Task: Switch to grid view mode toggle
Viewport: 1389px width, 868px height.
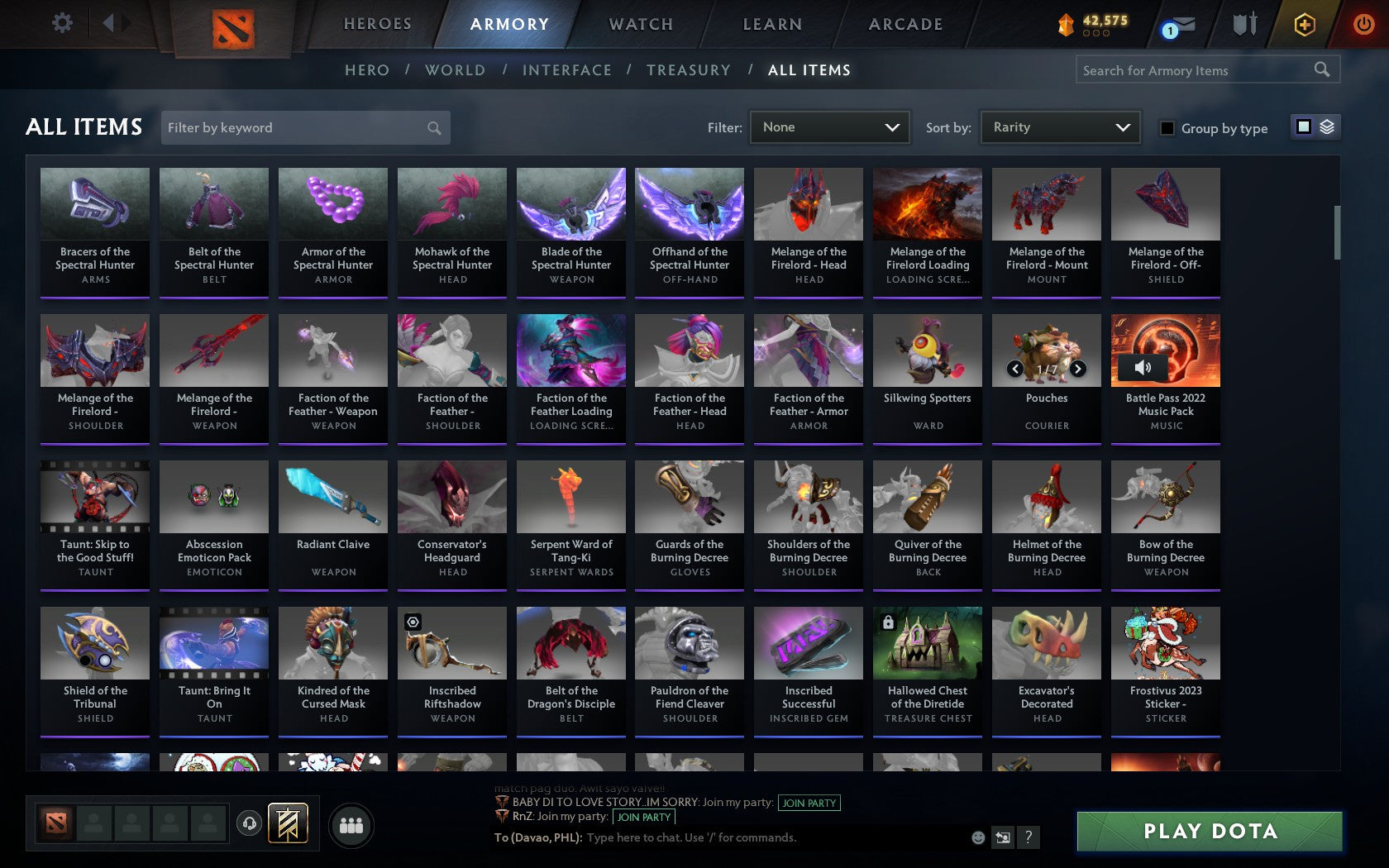Action: tap(1302, 128)
